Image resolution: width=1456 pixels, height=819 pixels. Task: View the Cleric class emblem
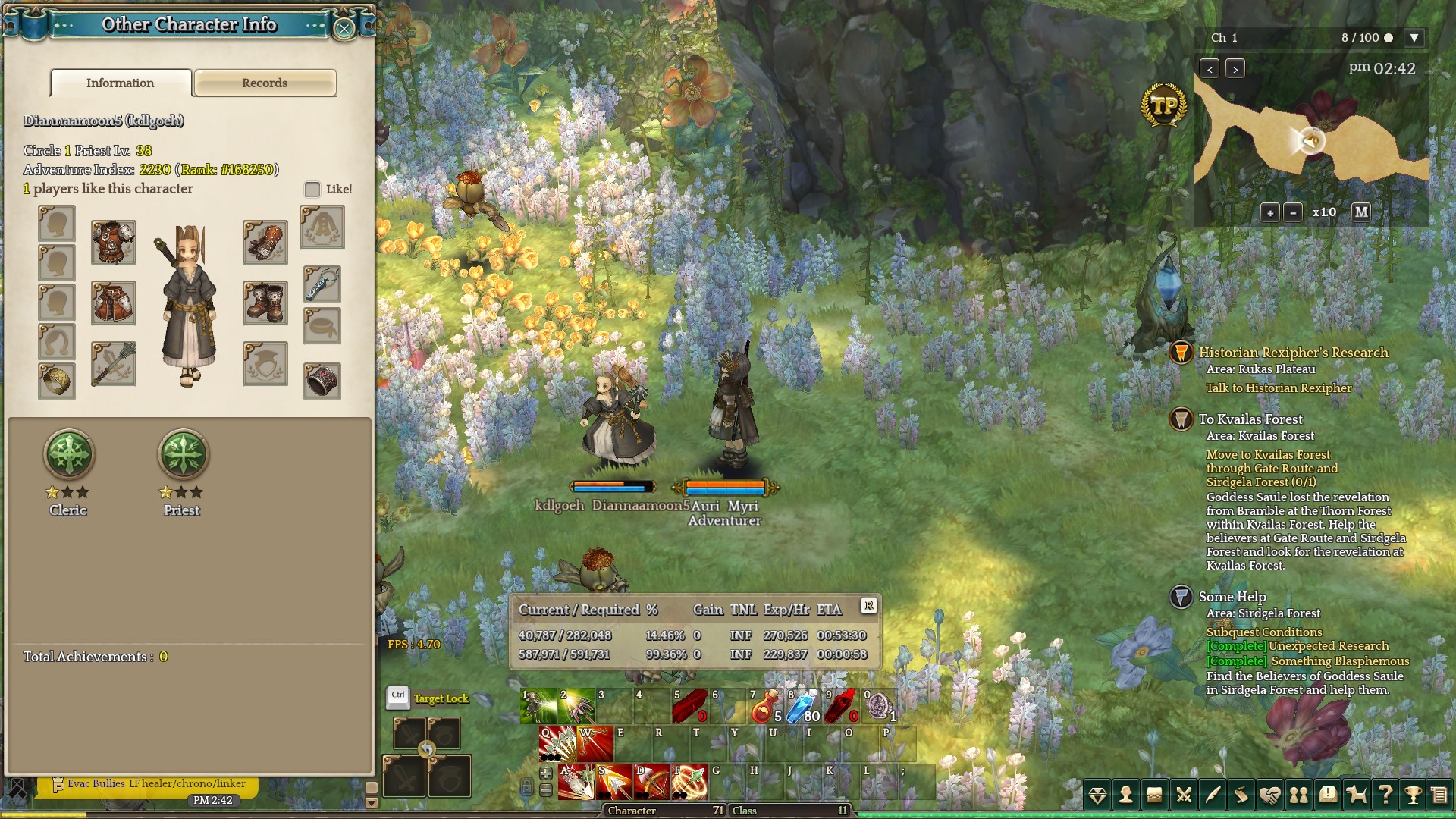tap(69, 454)
